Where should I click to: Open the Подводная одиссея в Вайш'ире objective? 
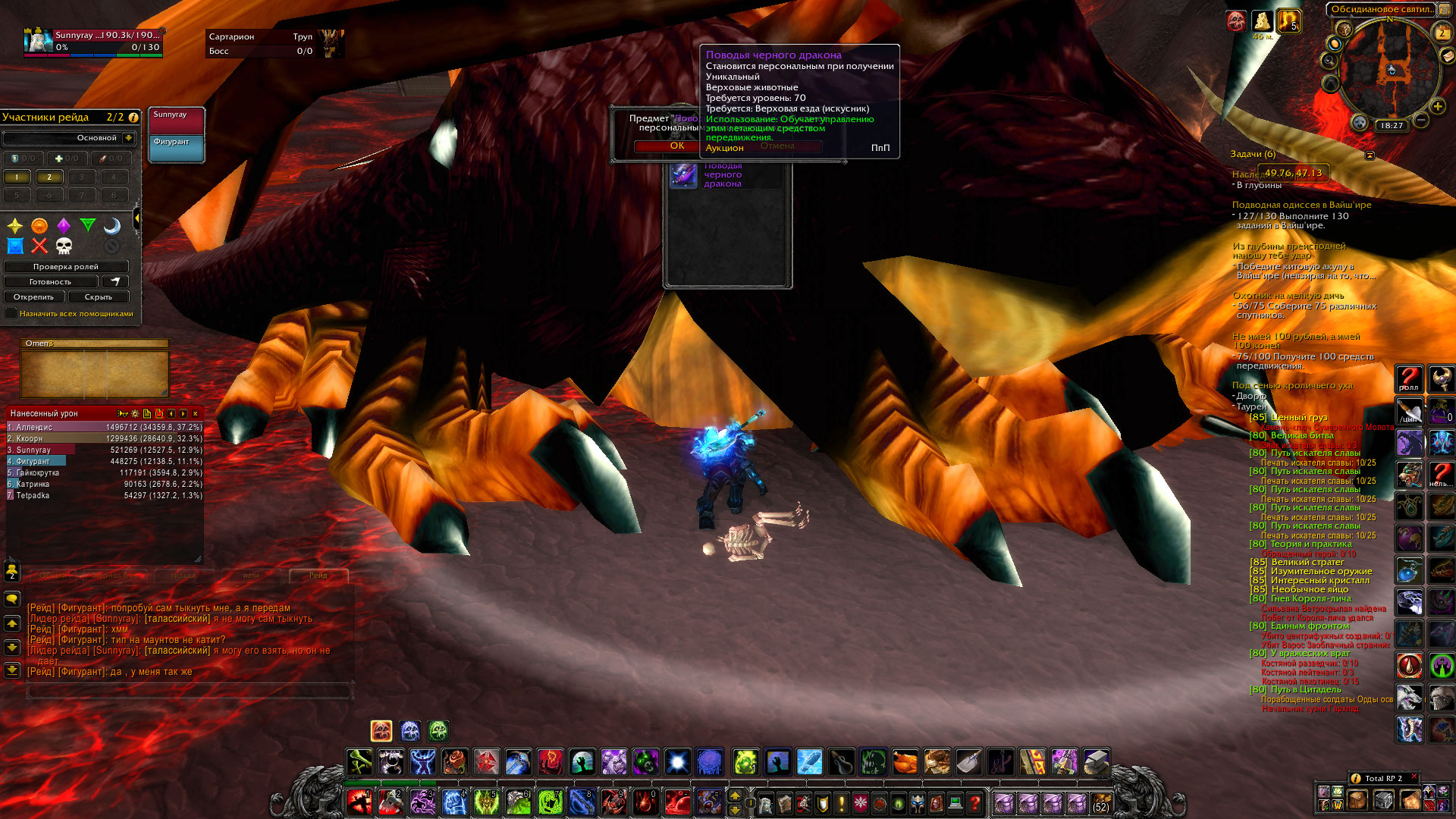[1301, 205]
